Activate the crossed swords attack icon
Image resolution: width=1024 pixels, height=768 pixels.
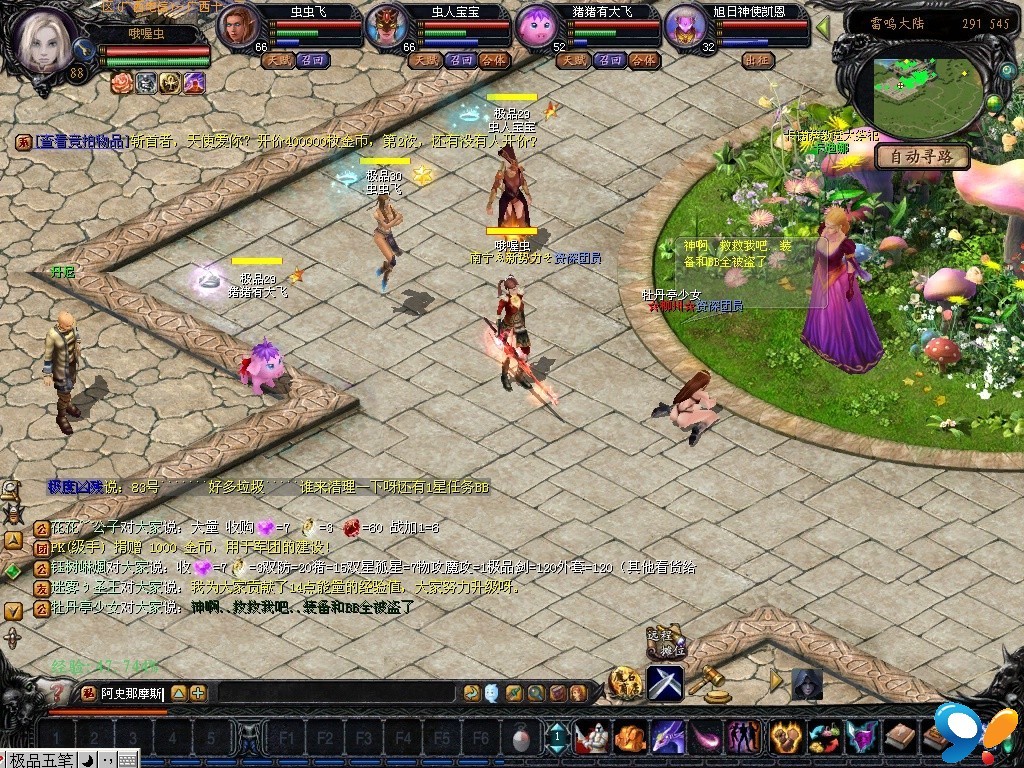[x=665, y=683]
